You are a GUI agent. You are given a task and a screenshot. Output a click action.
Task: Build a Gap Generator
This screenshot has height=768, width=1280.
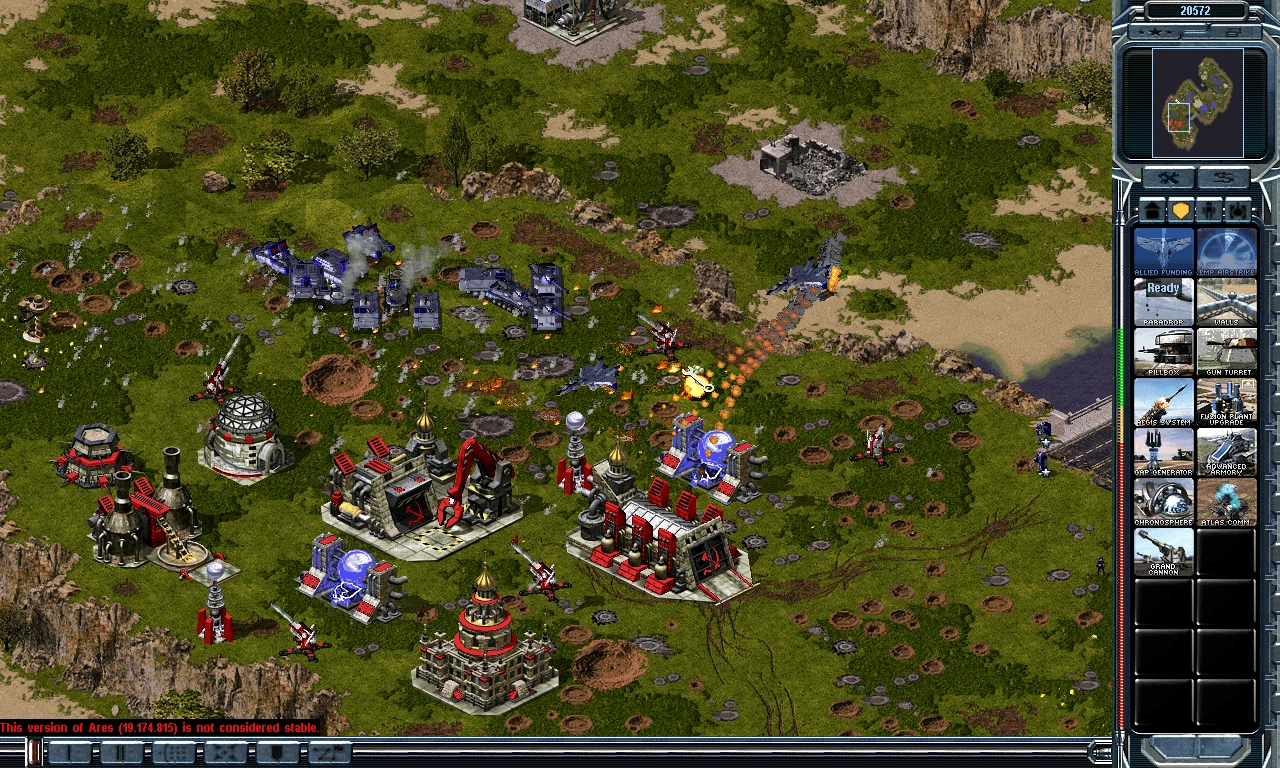(1163, 452)
